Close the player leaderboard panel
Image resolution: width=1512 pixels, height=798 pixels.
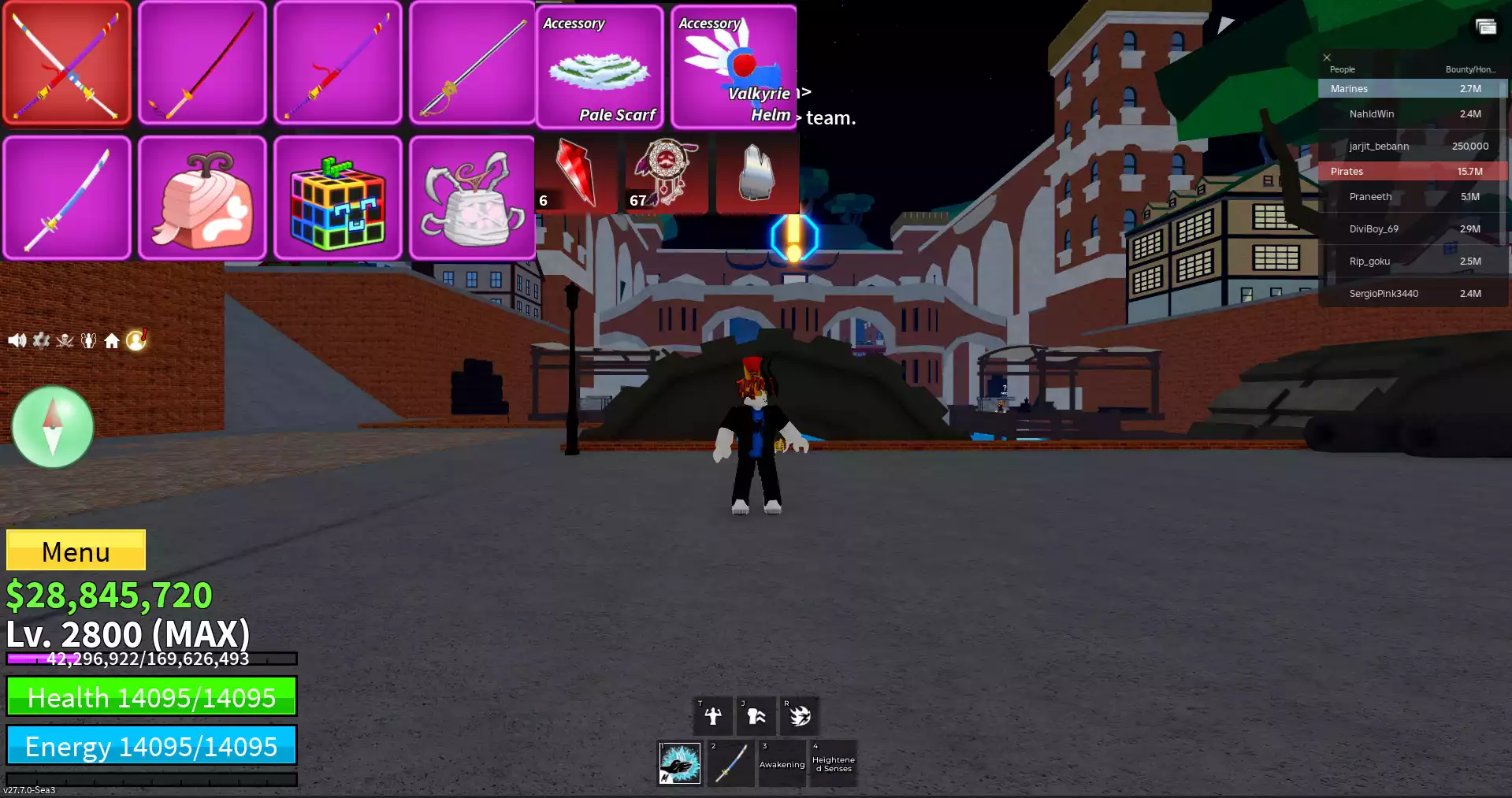point(1327,58)
